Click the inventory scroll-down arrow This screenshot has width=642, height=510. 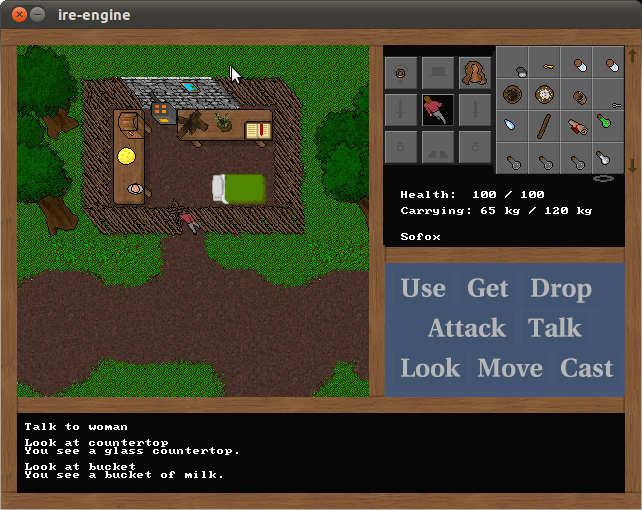631,166
